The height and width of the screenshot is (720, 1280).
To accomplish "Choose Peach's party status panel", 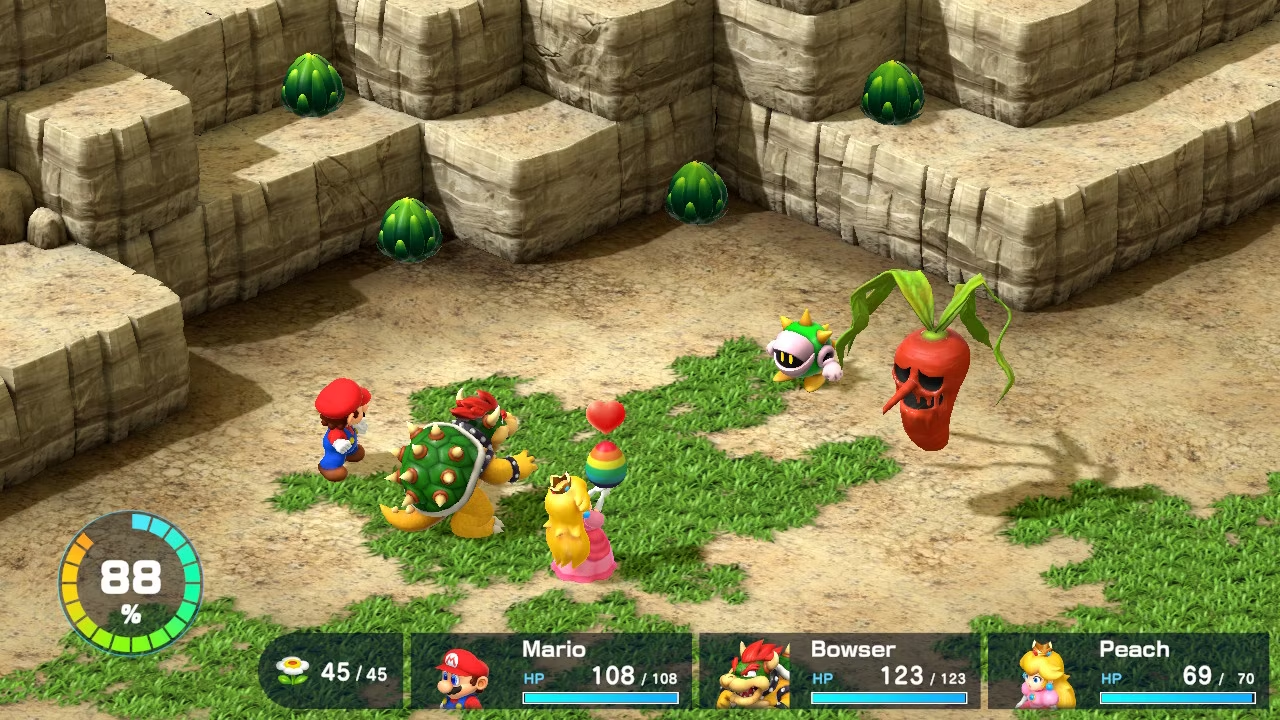I will point(1128,671).
